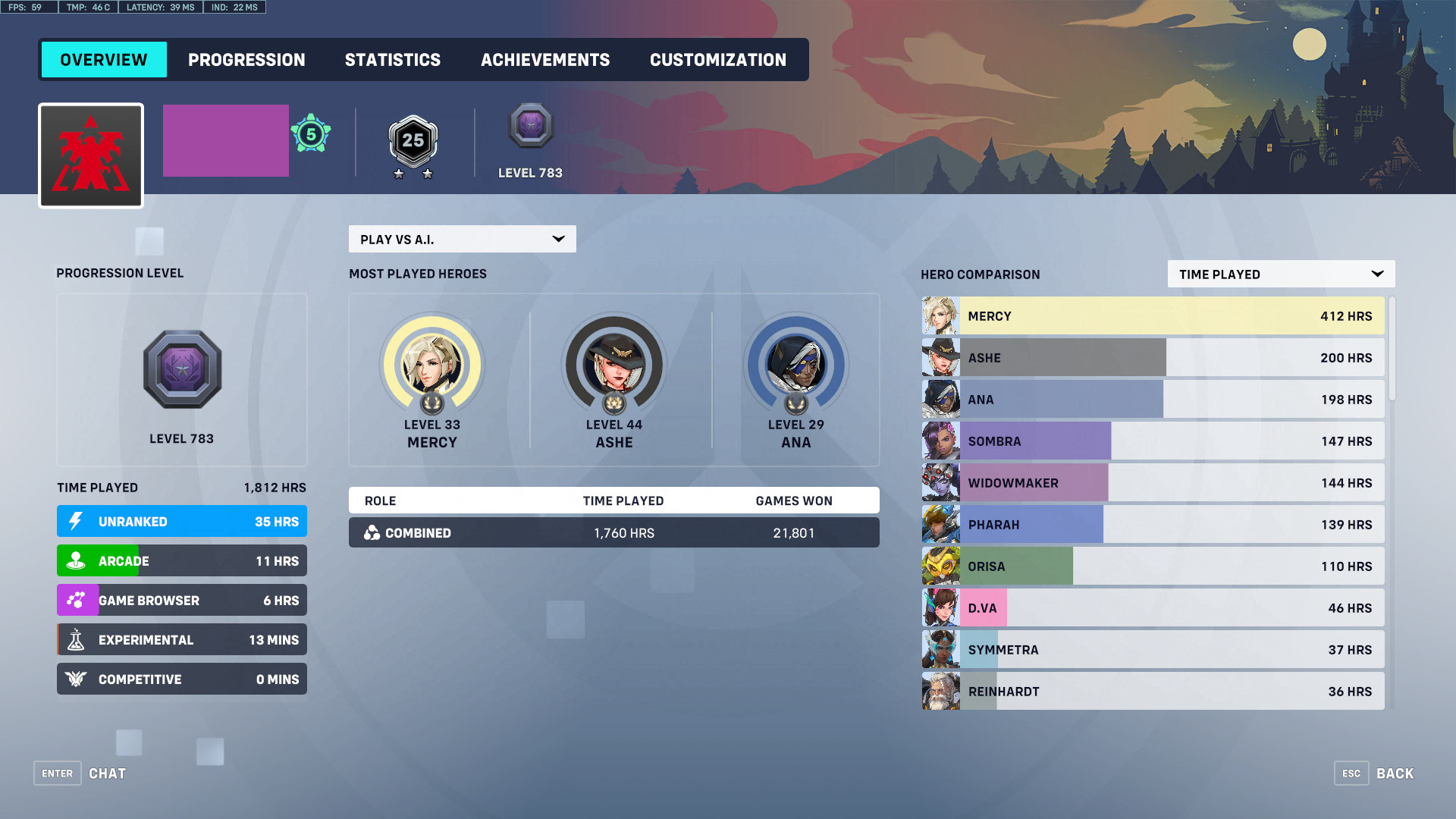Open the Statistics tab

coord(392,60)
